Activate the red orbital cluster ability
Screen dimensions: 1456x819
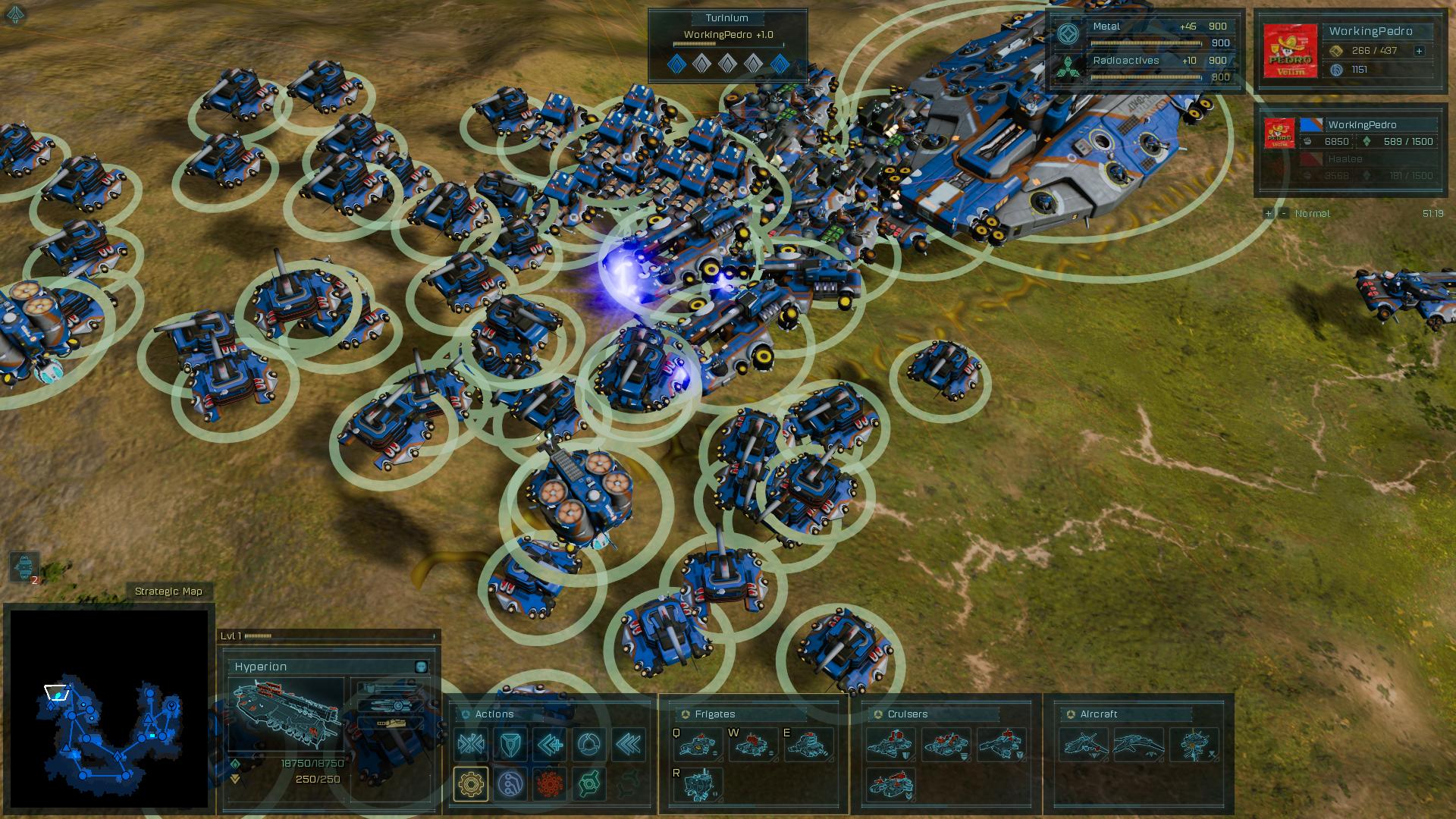pos(550,783)
